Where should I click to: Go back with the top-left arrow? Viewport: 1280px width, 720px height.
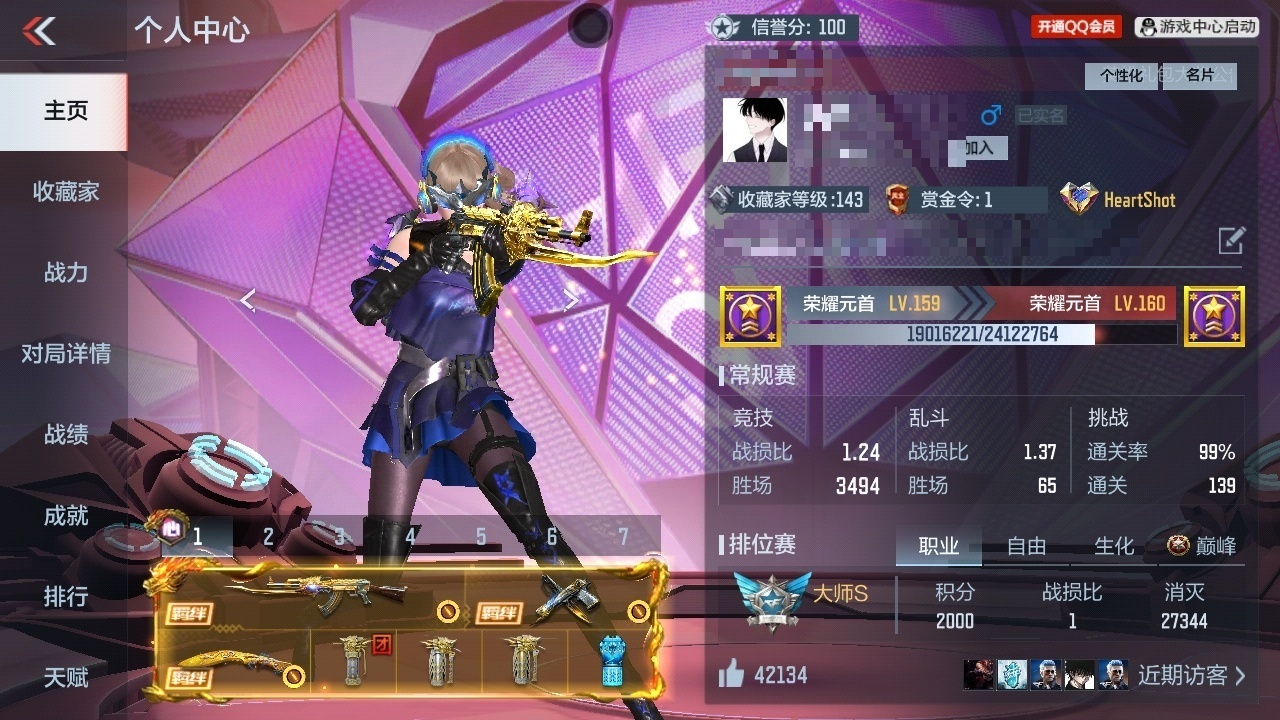pos(40,31)
